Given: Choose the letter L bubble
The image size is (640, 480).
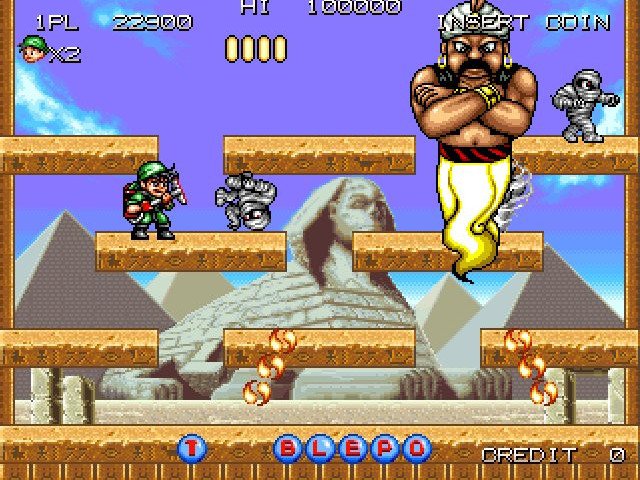Looking at the screenshot, I should 321,449.
